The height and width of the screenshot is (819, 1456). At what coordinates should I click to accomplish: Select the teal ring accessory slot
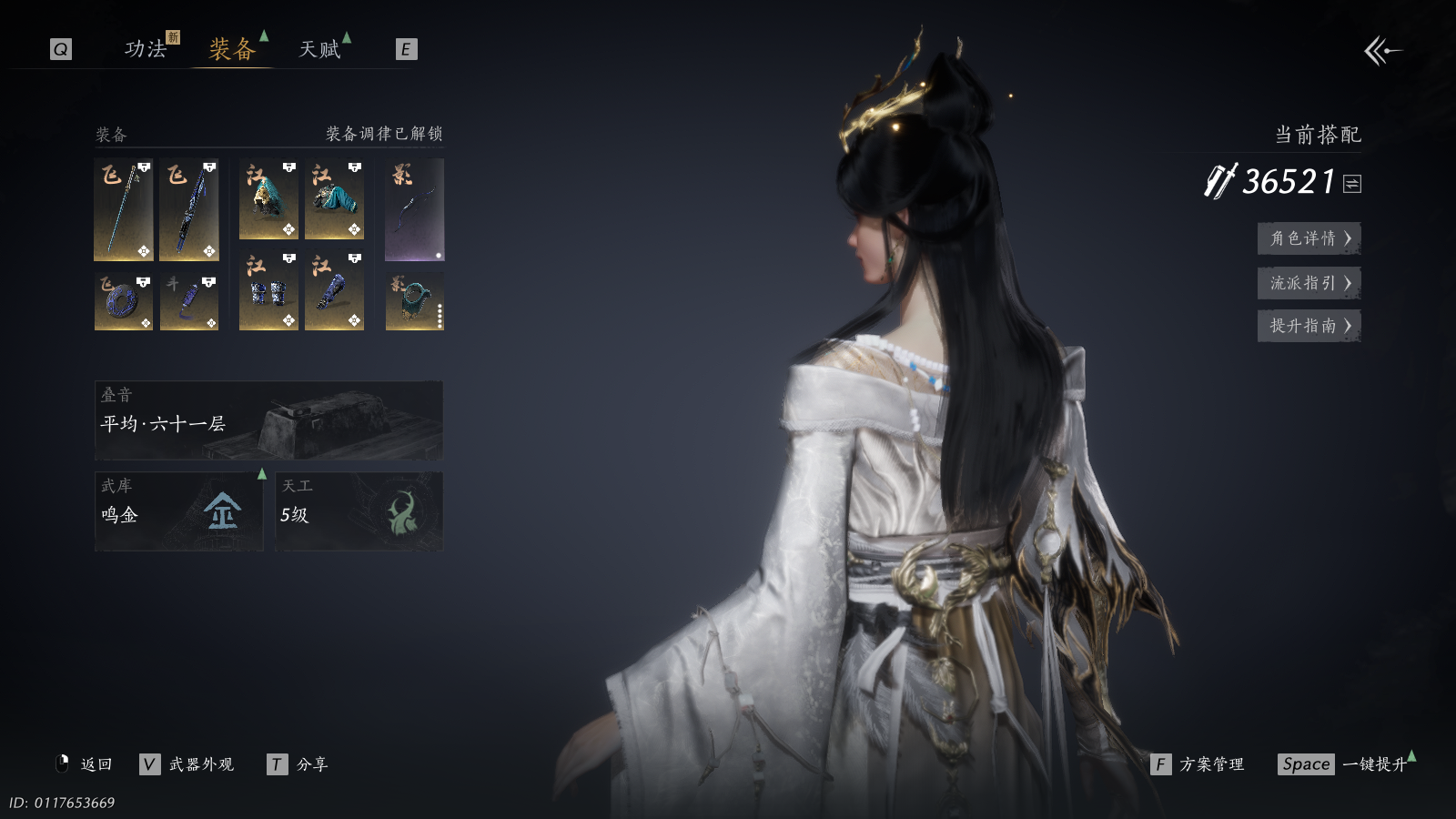414,302
